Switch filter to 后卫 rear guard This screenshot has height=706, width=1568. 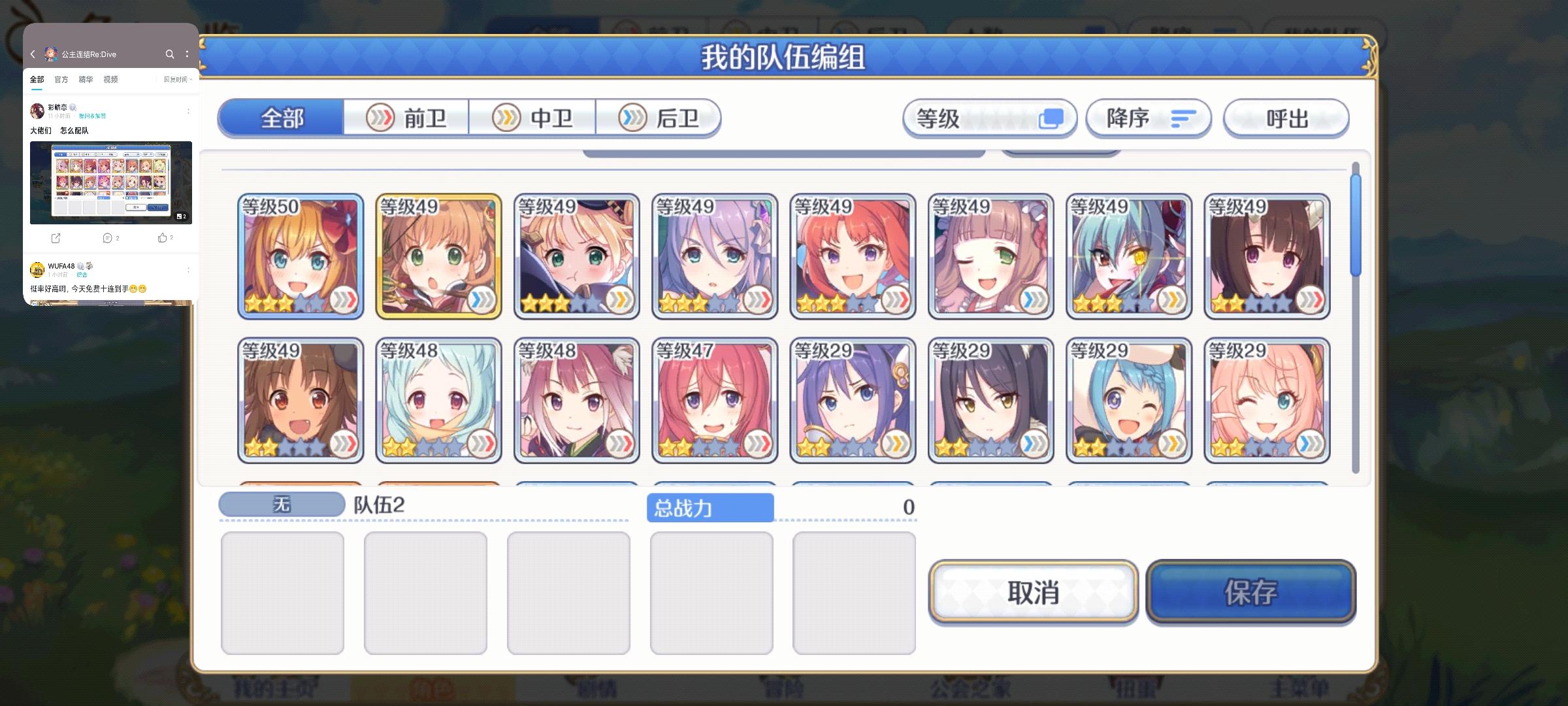658,118
